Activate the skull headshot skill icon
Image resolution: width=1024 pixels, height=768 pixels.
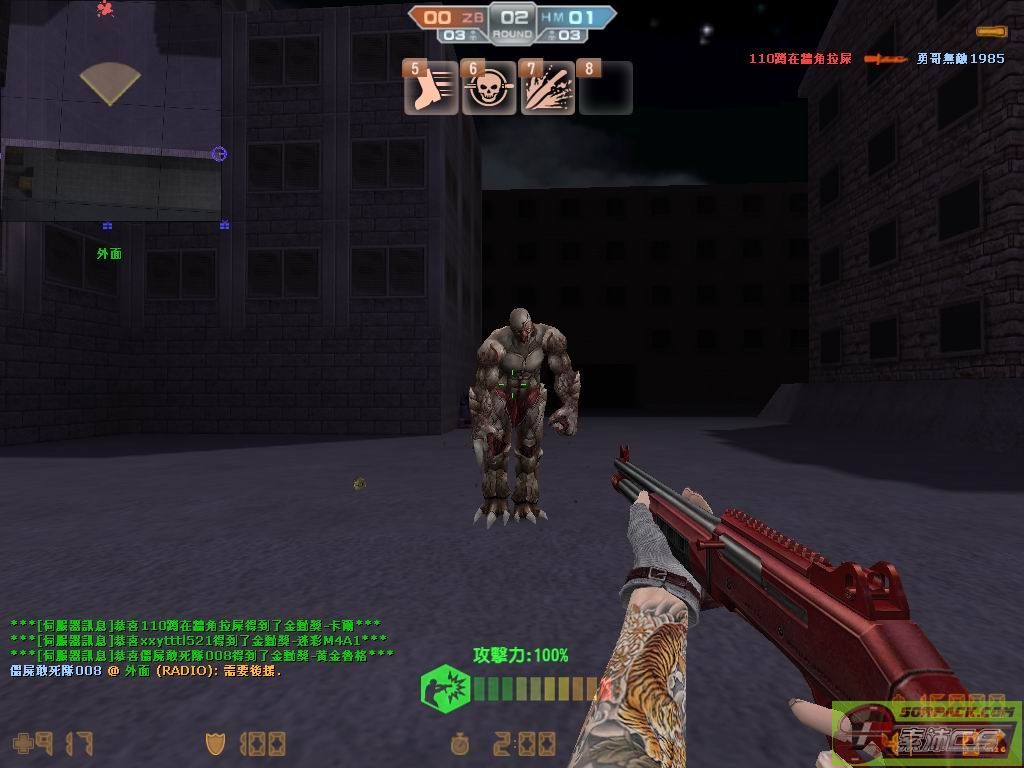[x=489, y=89]
